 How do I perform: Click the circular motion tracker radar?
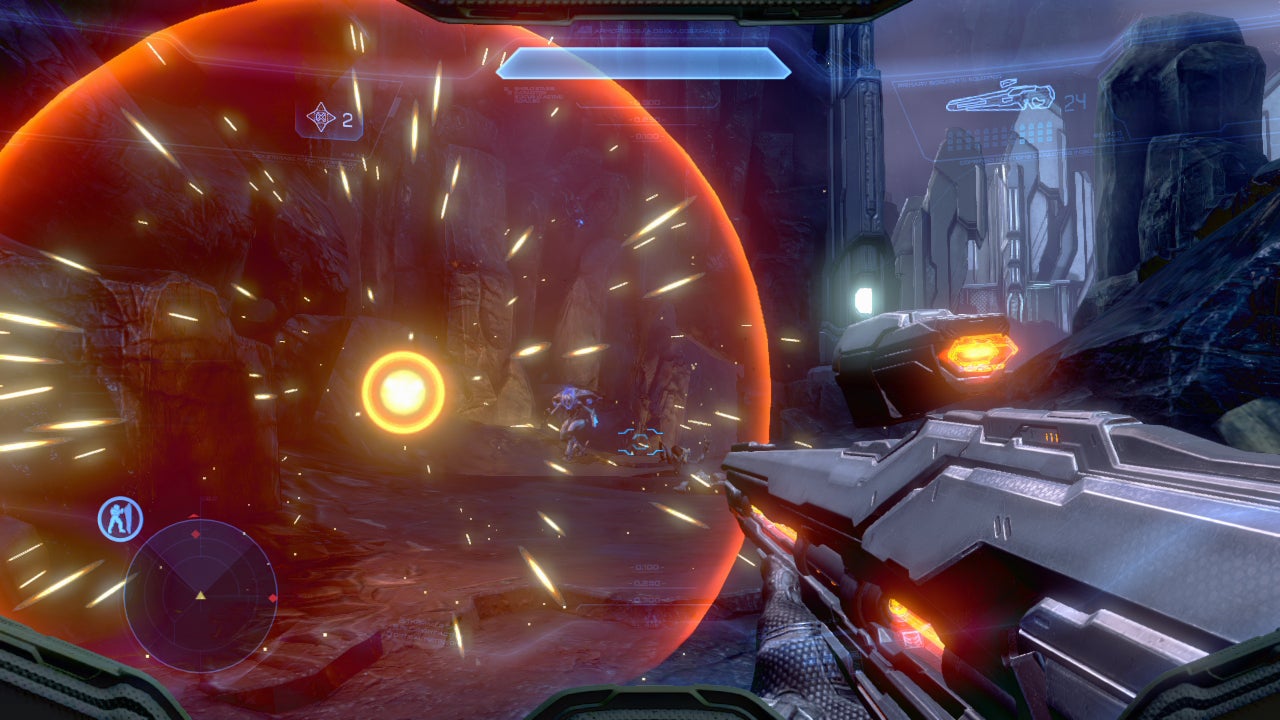[200, 595]
